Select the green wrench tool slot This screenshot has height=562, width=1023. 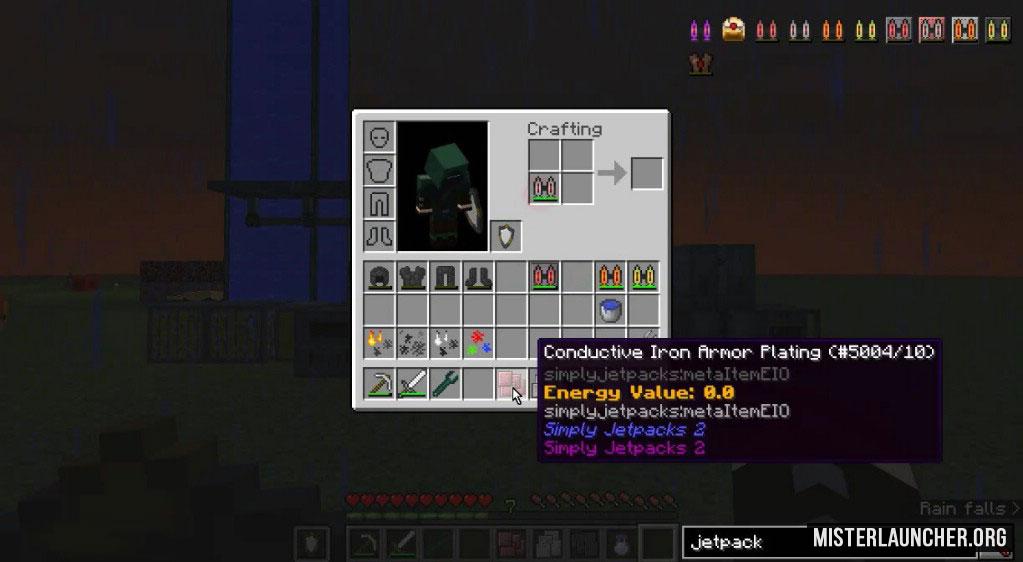(446, 384)
